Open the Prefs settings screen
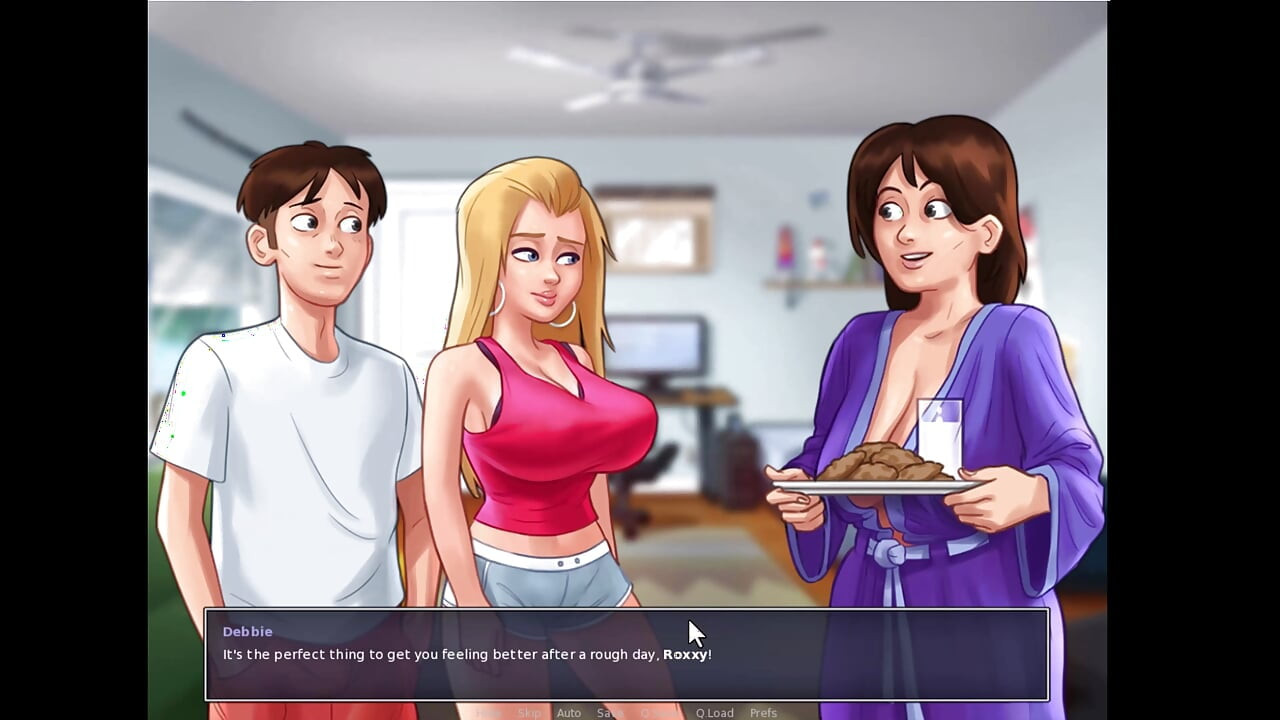The height and width of the screenshot is (720, 1280). [763, 712]
